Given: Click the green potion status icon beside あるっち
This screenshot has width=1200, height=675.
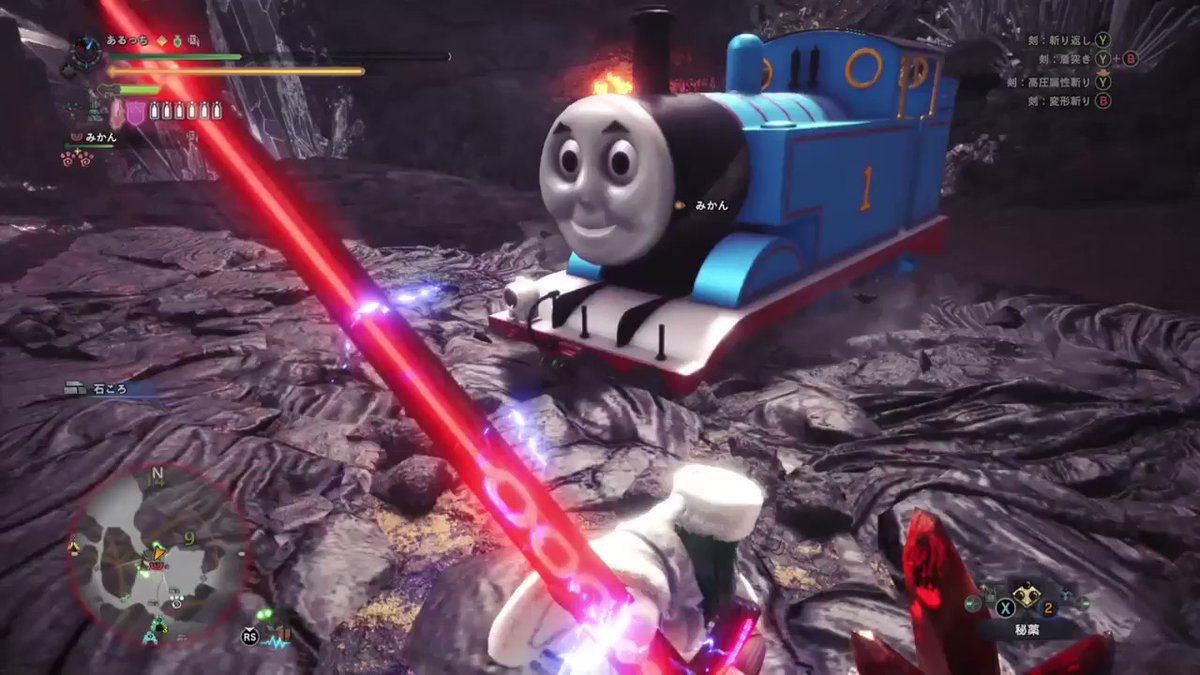Looking at the screenshot, I should (x=178, y=41).
